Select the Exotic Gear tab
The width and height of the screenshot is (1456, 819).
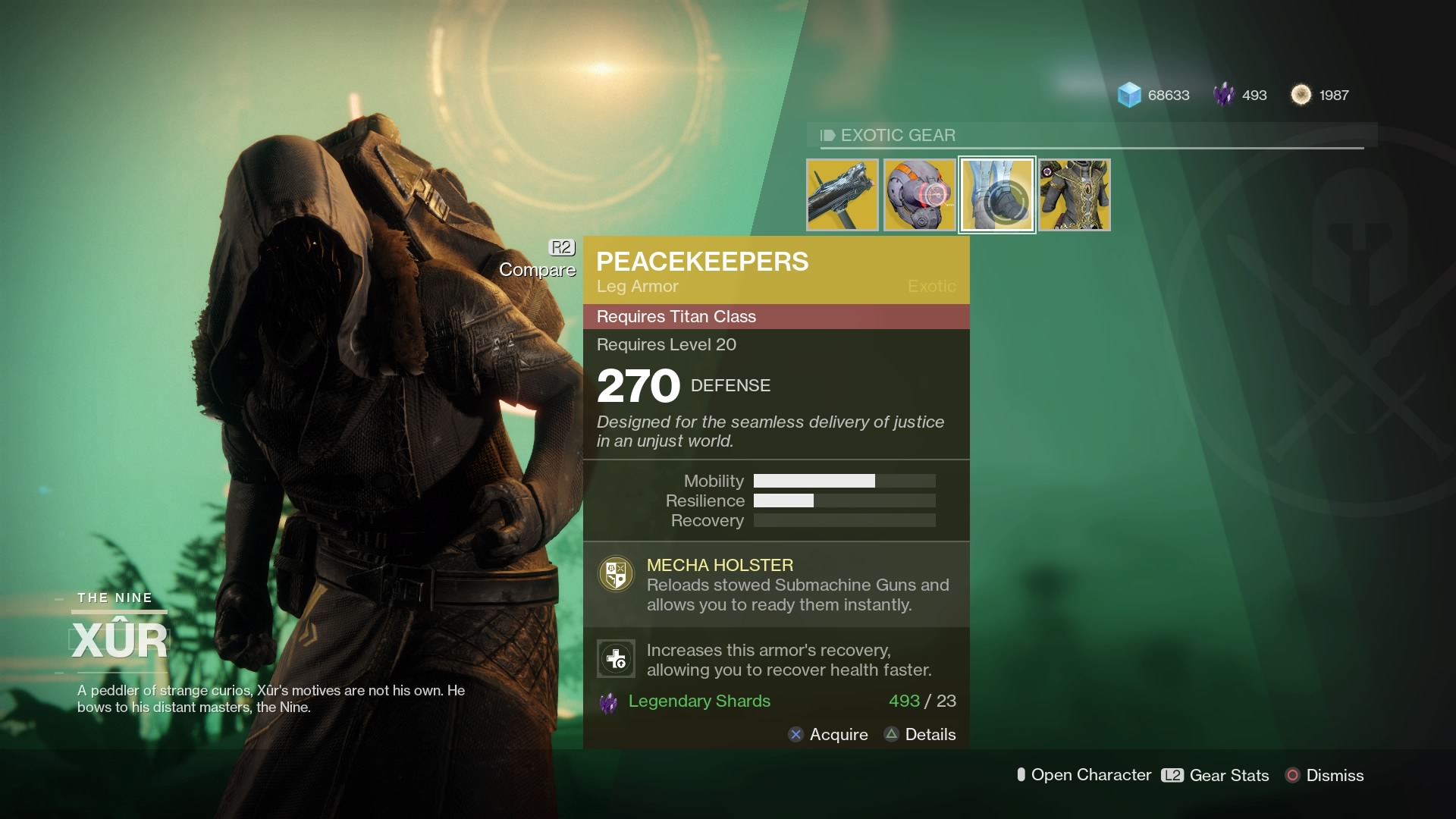coord(896,135)
